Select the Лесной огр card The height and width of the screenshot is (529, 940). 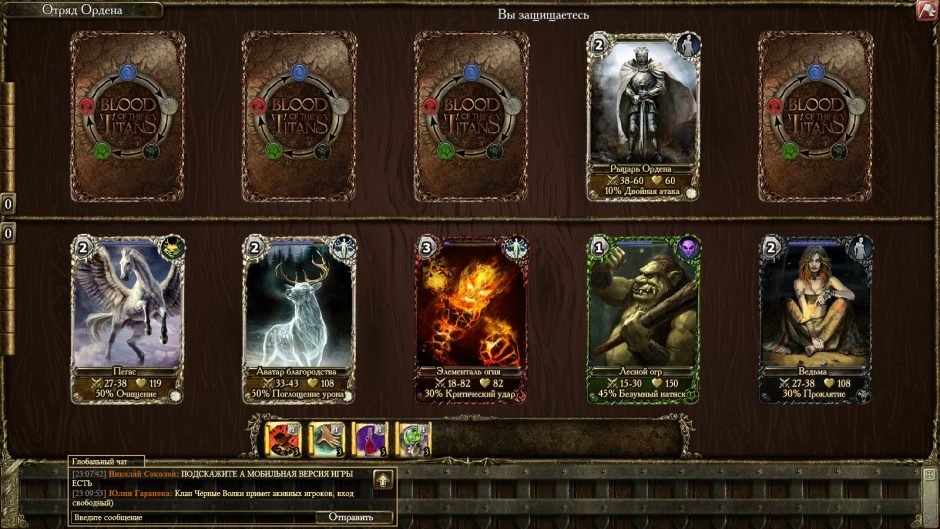click(643, 317)
